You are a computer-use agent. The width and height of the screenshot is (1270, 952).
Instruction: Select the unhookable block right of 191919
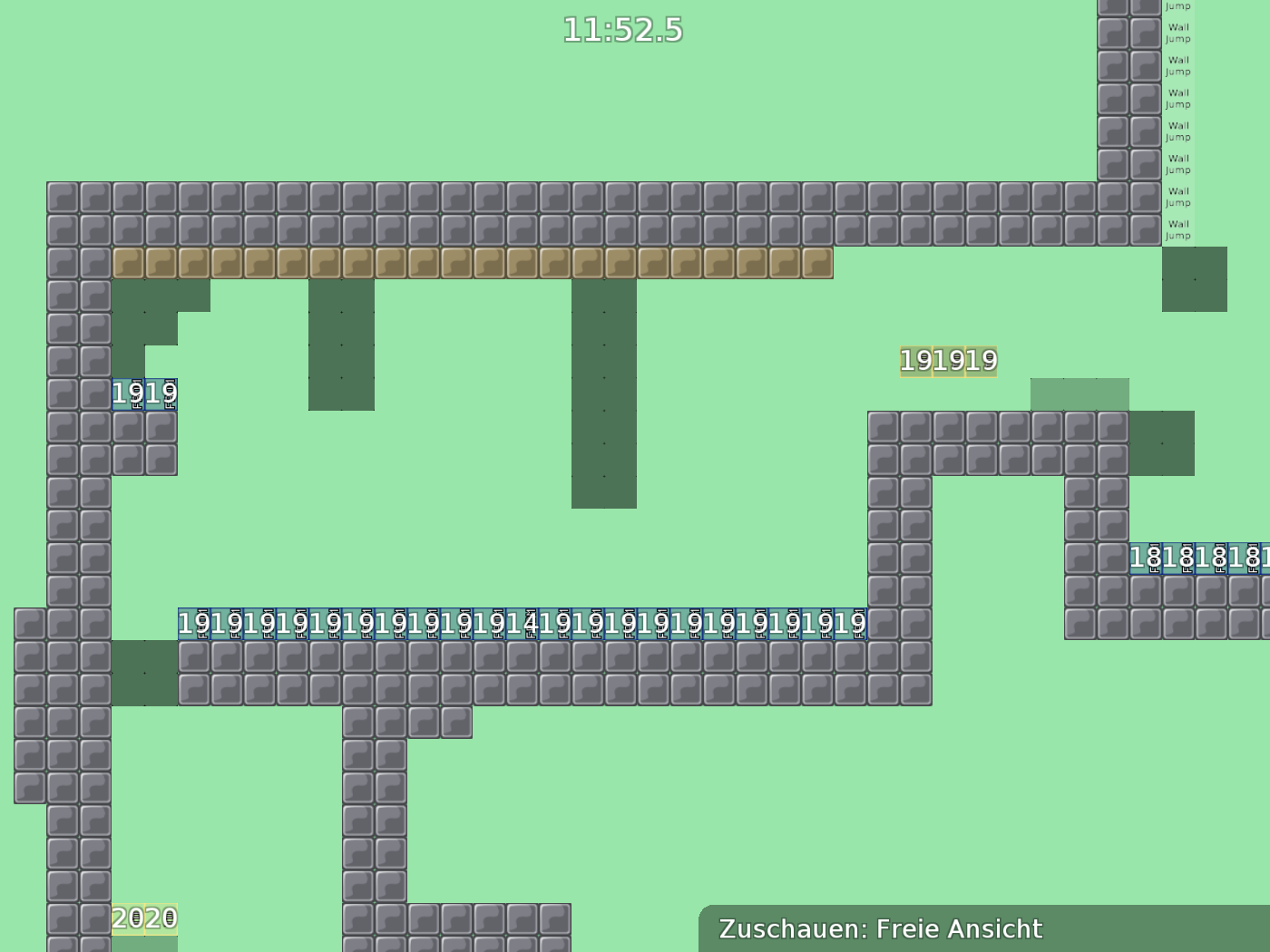(1161, 444)
